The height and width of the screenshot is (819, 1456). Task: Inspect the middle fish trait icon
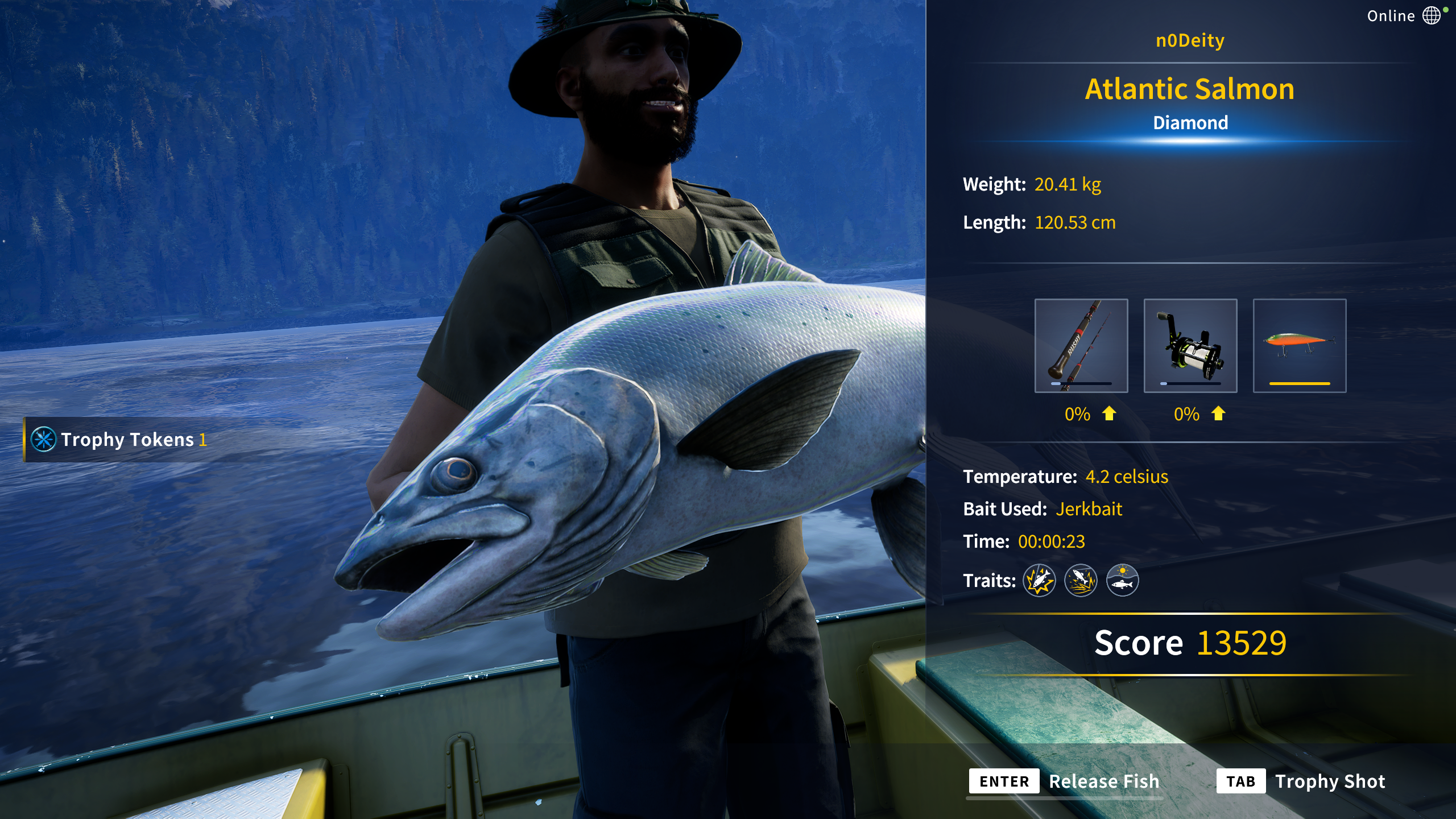click(1081, 581)
